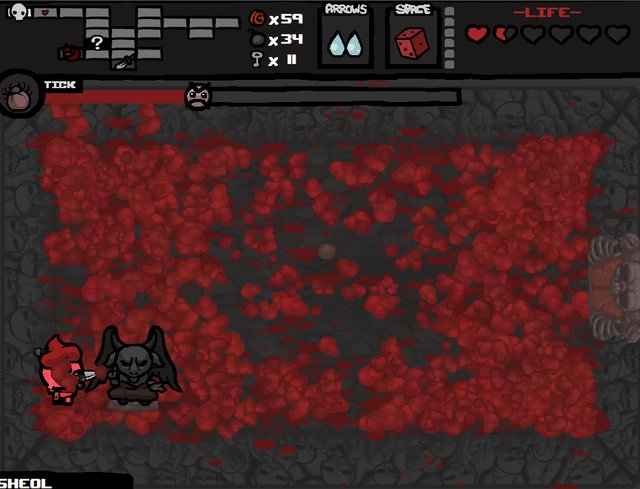This screenshot has width=640, height=489.
Task: Click the heart room marker on the minimap
Action: 45,13
